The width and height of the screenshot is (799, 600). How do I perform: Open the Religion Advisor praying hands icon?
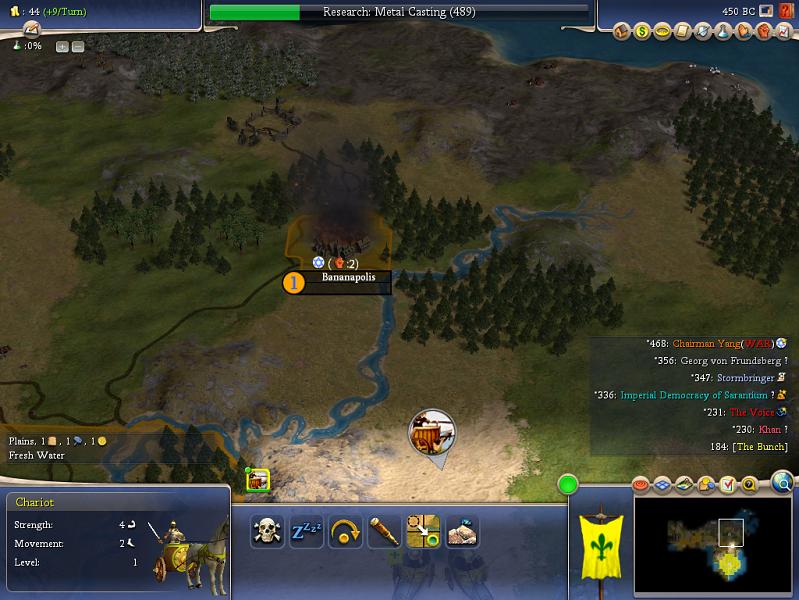click(741, 32)
